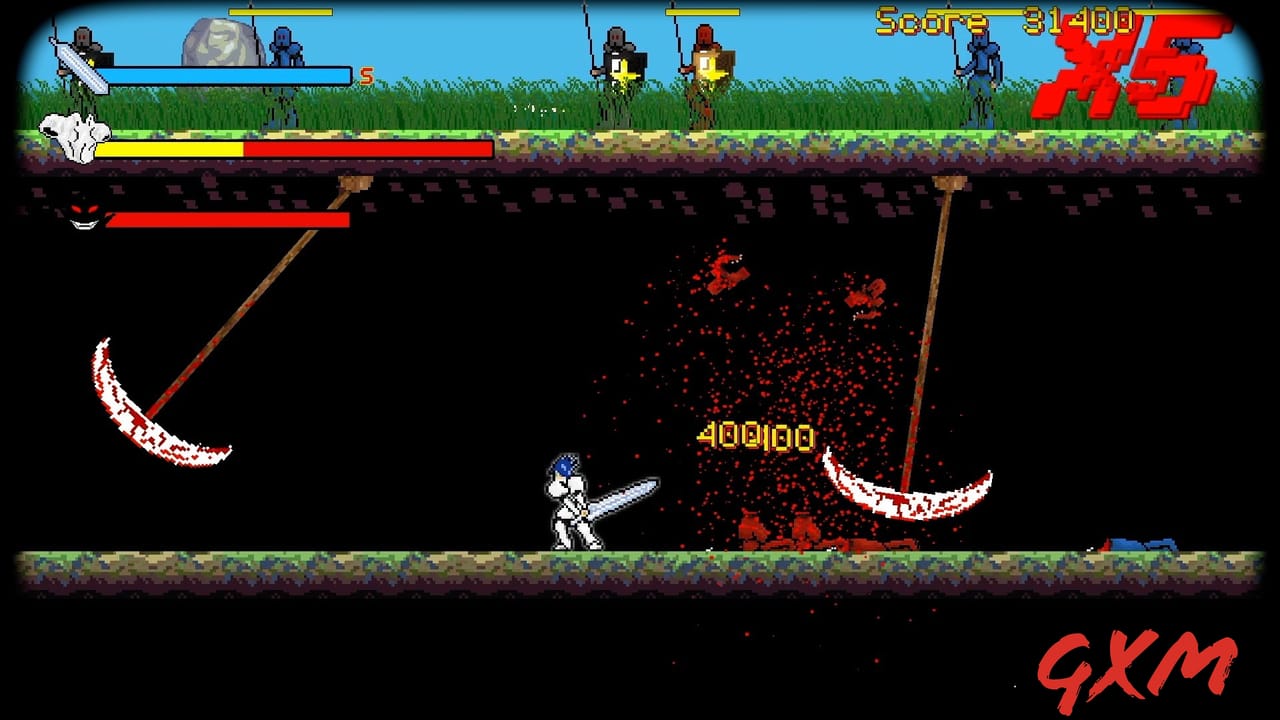The height and width of the screenshot is (720, 1280).
Task: Click the red-eyed demon face icon
Action: 82,215
